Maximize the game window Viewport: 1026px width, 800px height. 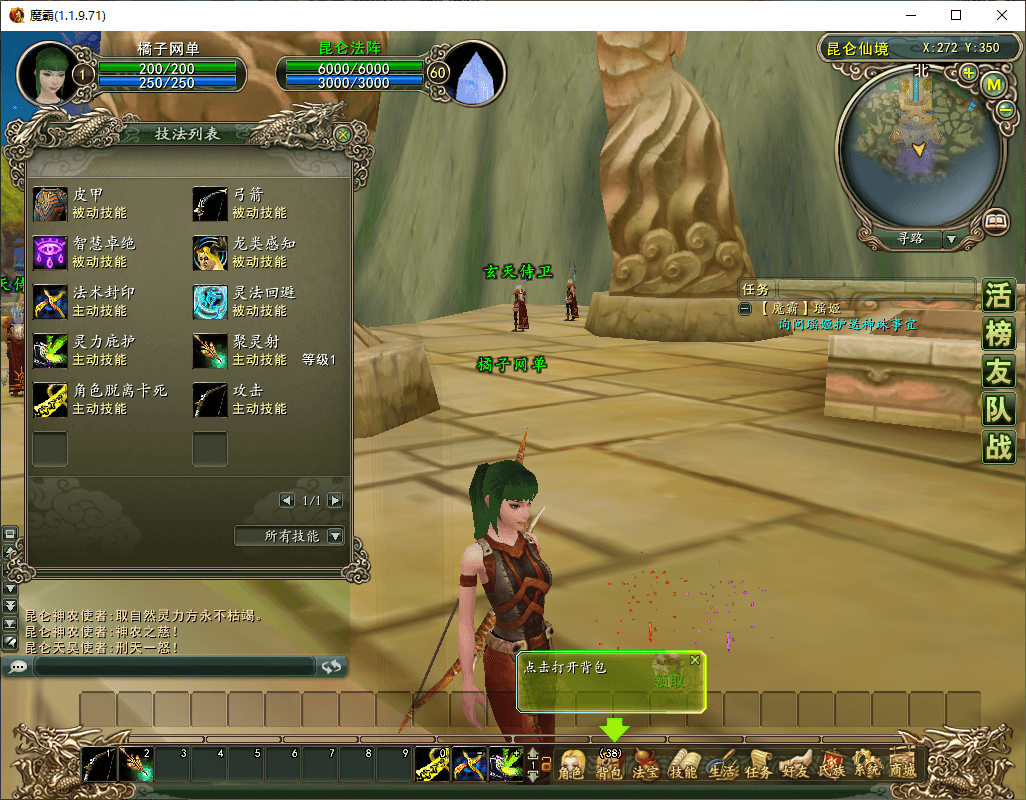click(956, 15)
